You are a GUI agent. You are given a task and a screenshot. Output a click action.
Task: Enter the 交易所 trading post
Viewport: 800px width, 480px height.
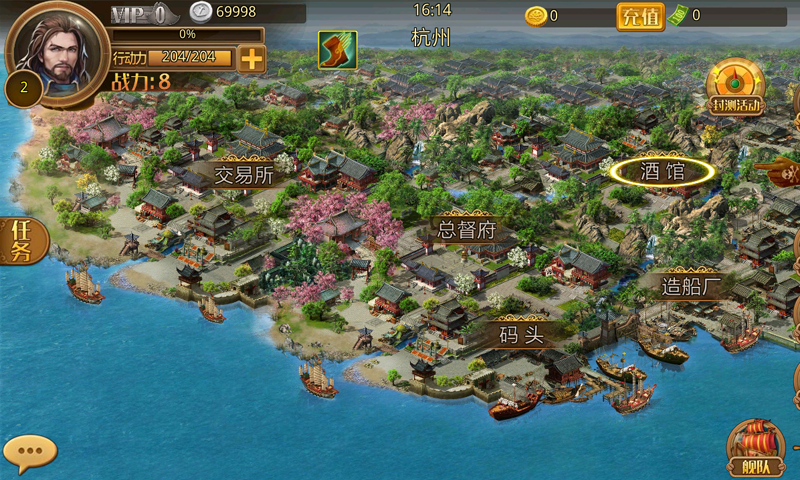(x=244, y=174)
